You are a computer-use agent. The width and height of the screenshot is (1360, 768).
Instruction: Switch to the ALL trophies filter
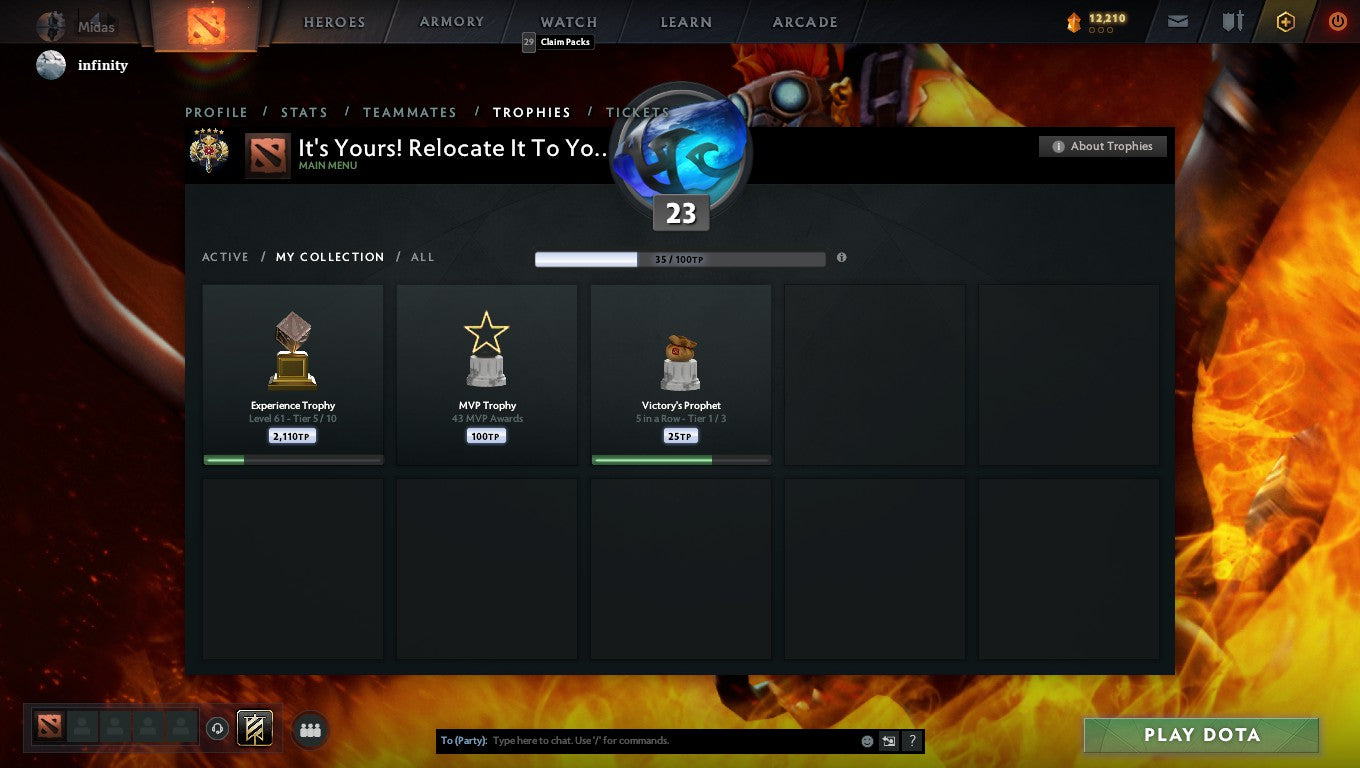(422, 257)
